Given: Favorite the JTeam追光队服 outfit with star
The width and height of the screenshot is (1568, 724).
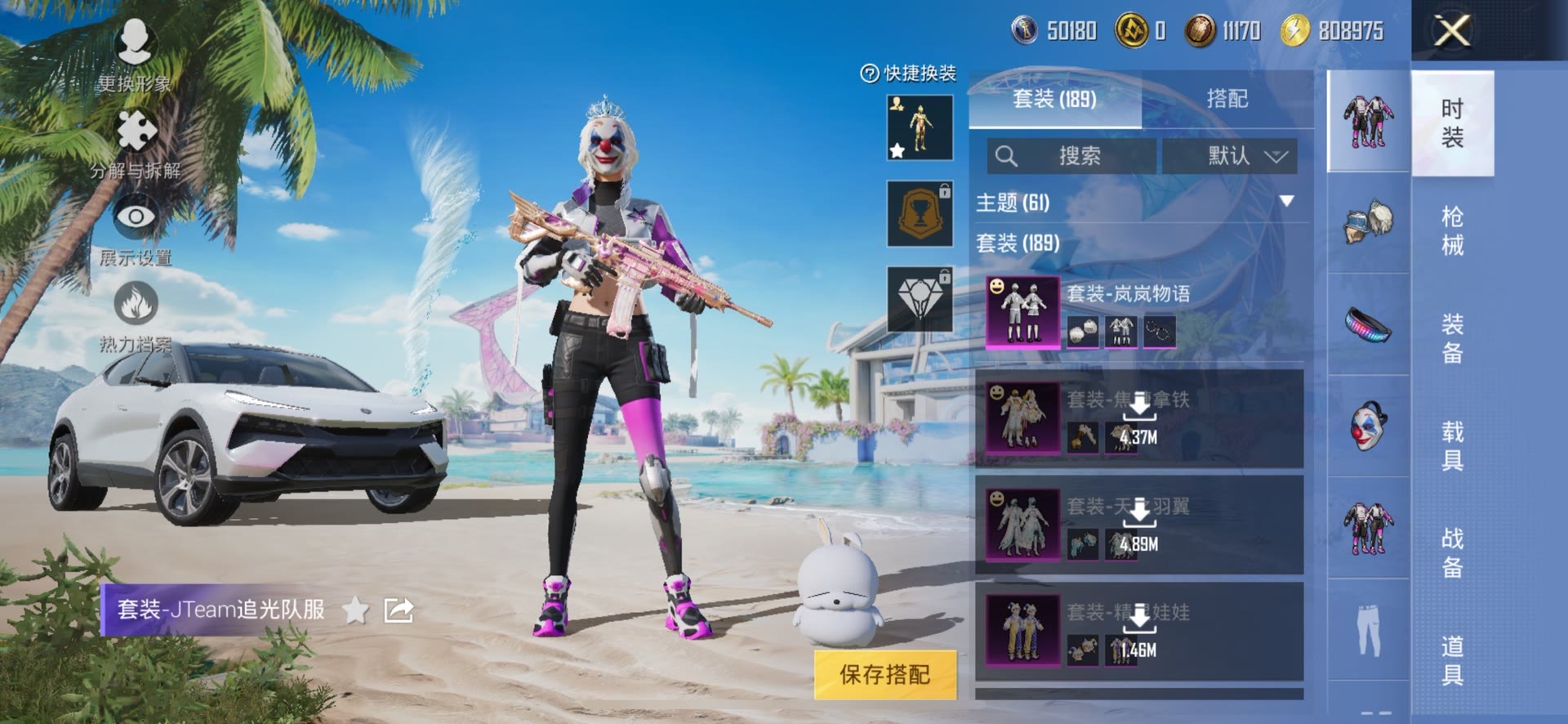Looking at the screenshot, I should tap(355, 610).
